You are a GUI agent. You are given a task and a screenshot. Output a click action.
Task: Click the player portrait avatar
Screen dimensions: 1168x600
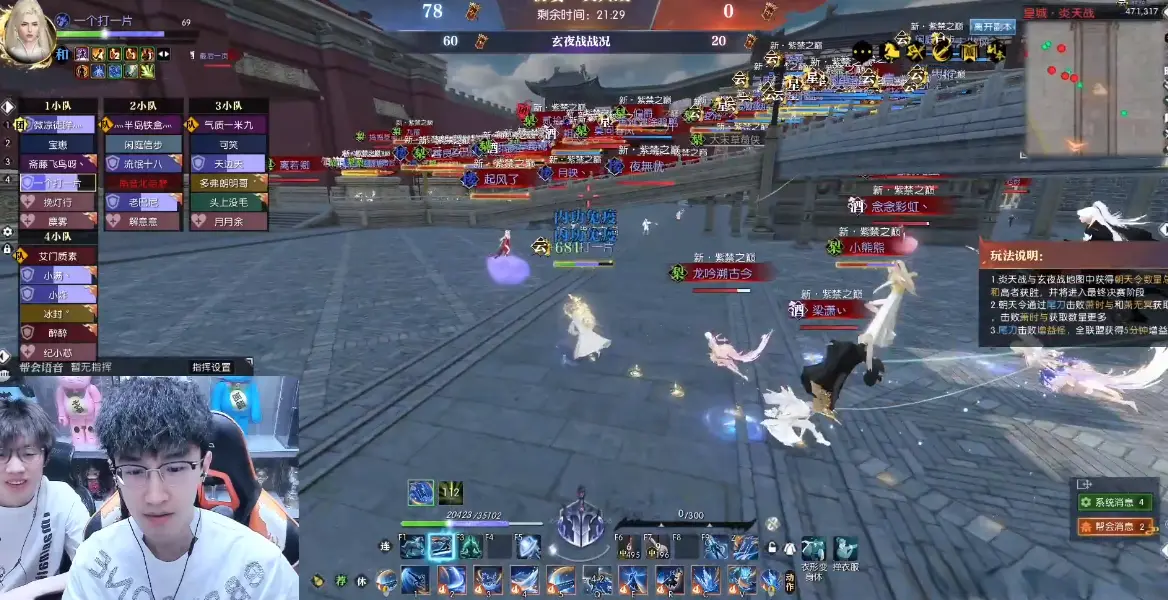tap(28, 35)
